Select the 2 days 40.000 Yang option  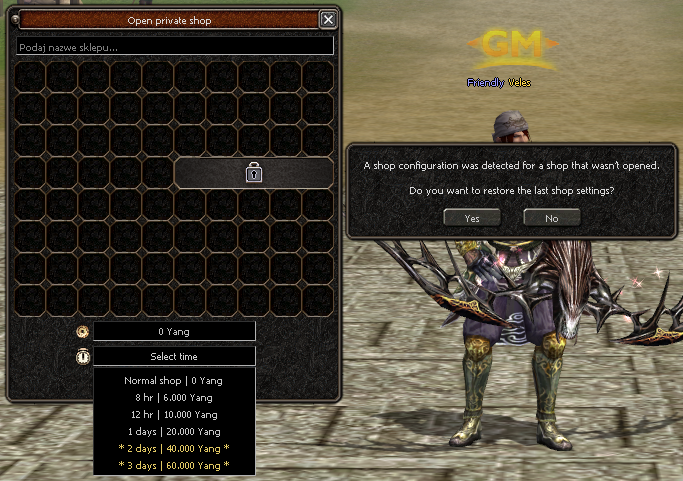point(174,449)
